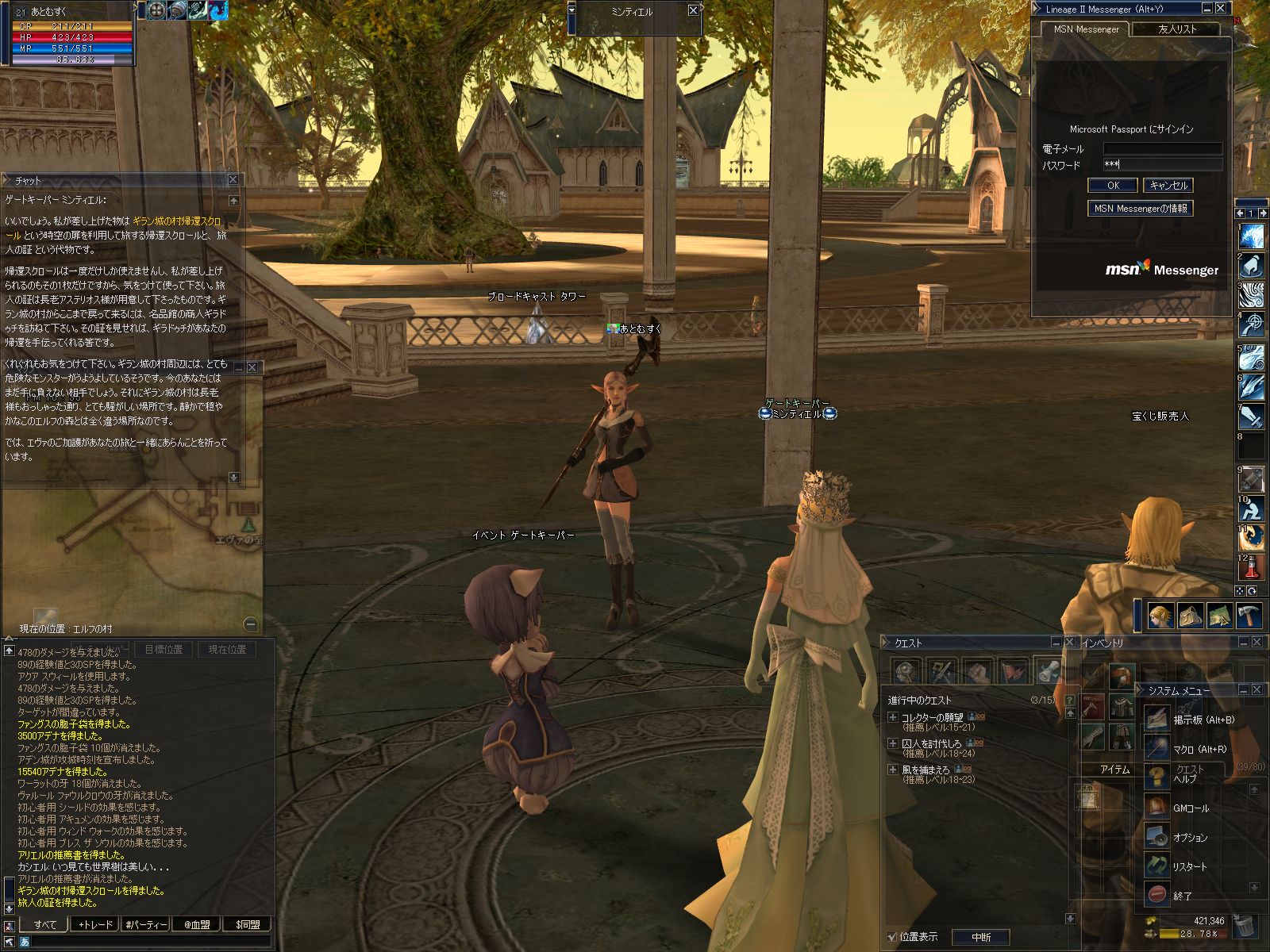Choose リスタート in the system menu
The image size is (1270, 952).
click(1190, 867)
